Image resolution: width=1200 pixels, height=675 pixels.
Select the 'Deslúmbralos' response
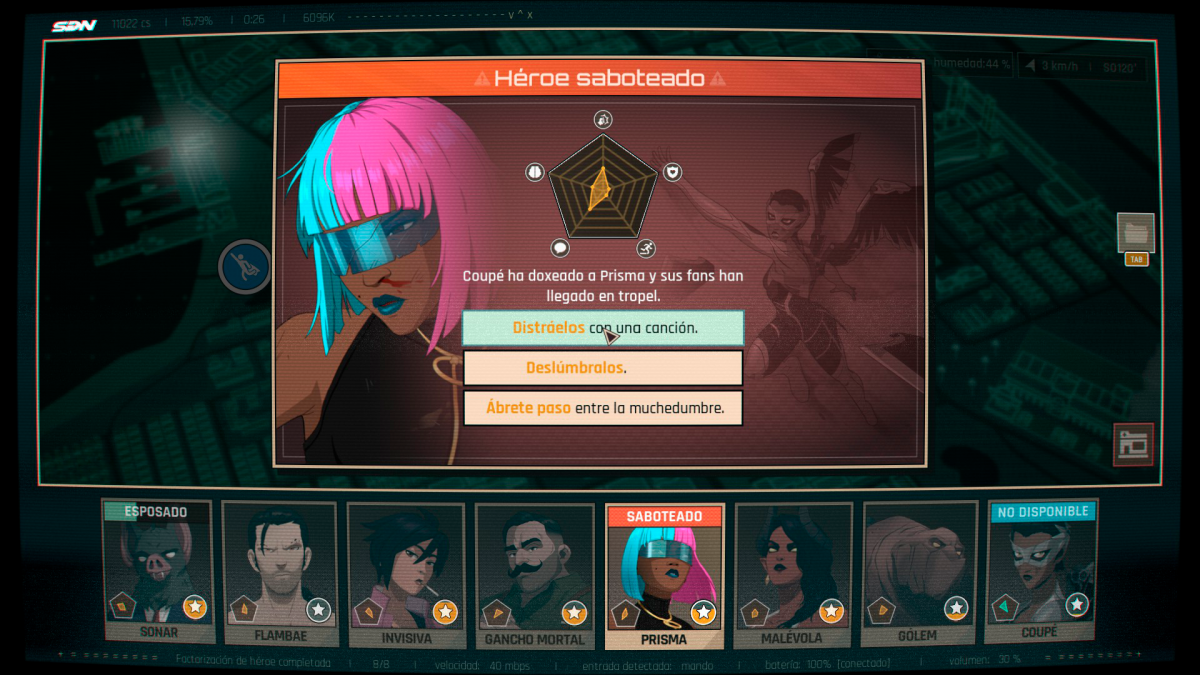602,368
